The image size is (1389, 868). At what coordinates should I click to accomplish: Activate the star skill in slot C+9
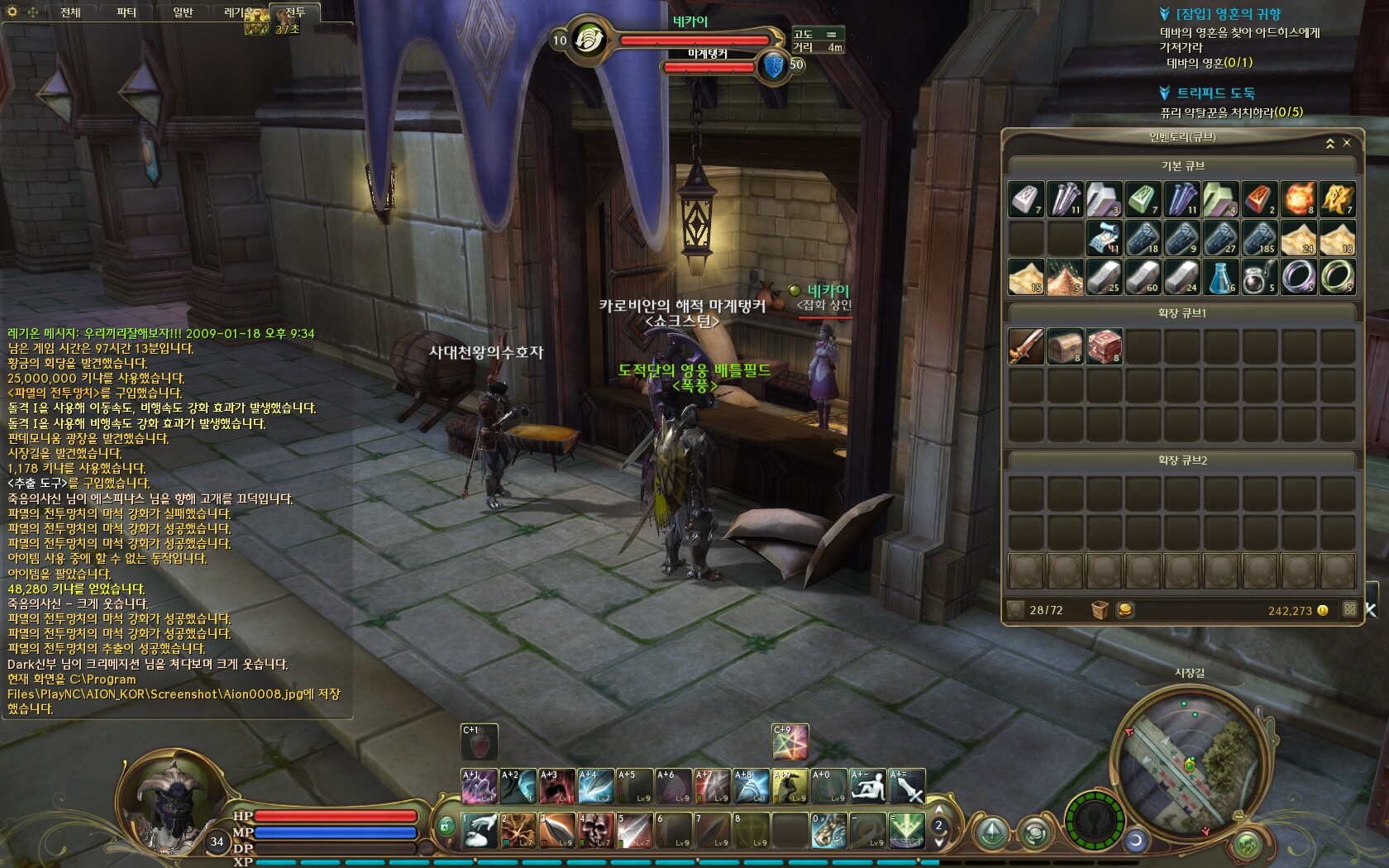[790, 742]
